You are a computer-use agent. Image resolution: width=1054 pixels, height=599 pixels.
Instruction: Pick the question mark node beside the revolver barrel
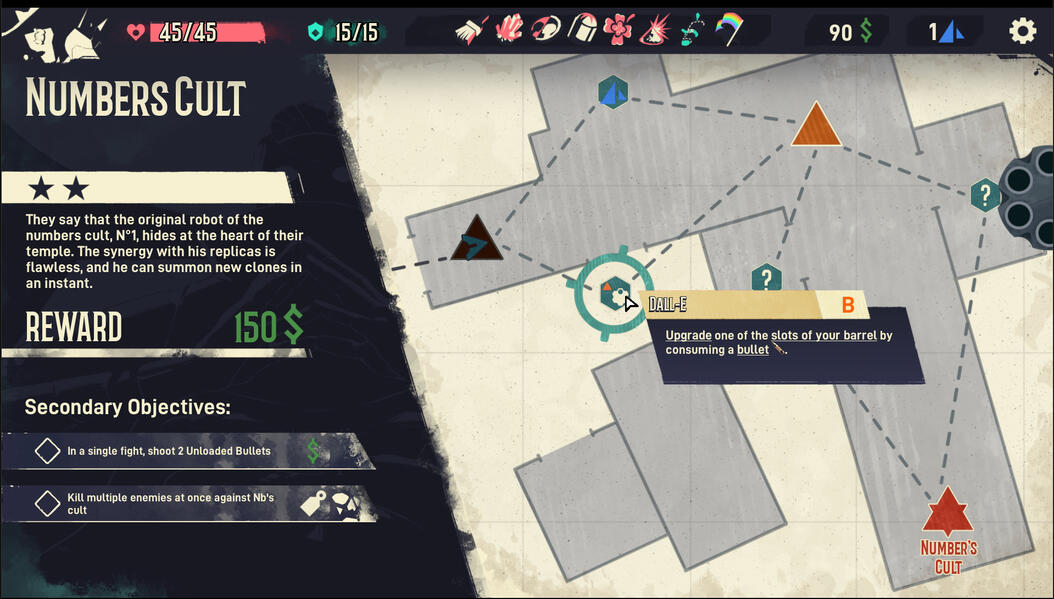(x=985, y=195)
